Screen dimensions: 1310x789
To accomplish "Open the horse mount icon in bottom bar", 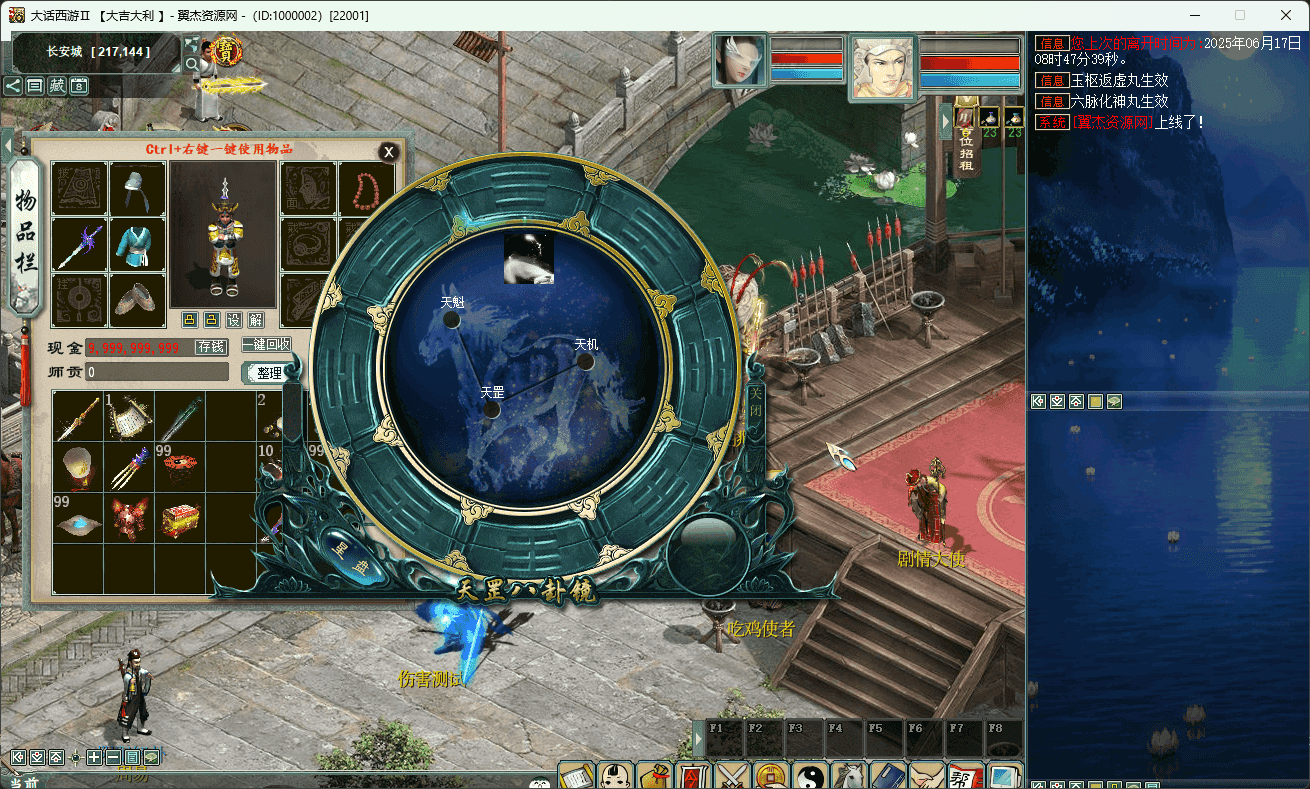I will click(x=848, y=776).
